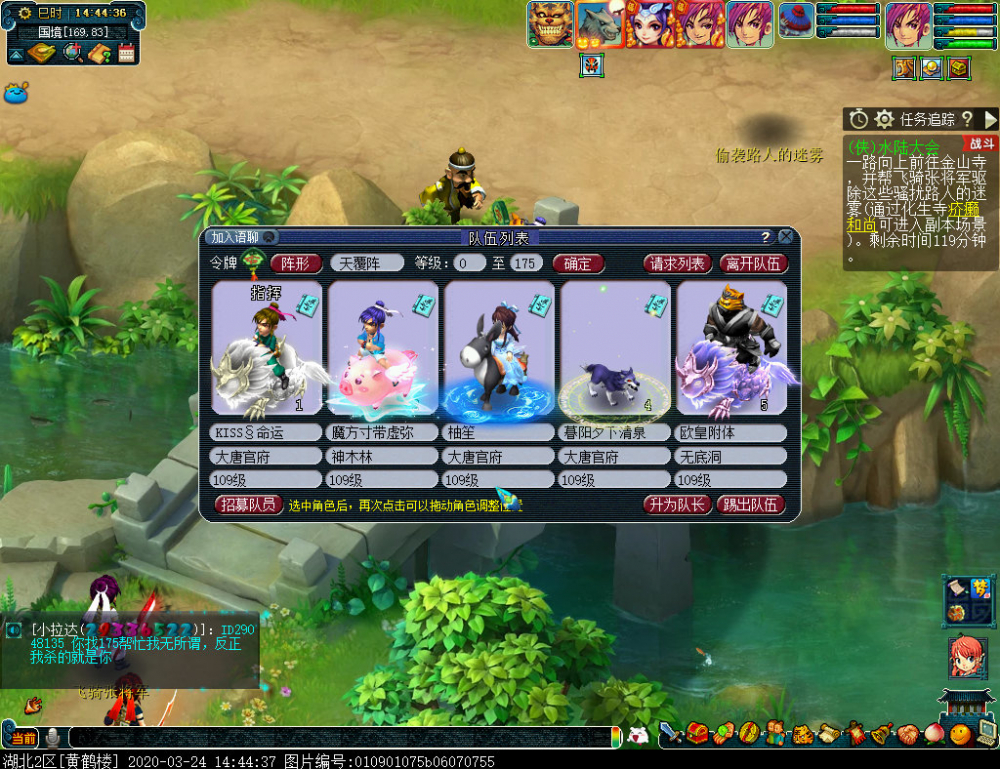Click the 当前 chat channel button
The image size is (1000, 769).
(21, 738)
